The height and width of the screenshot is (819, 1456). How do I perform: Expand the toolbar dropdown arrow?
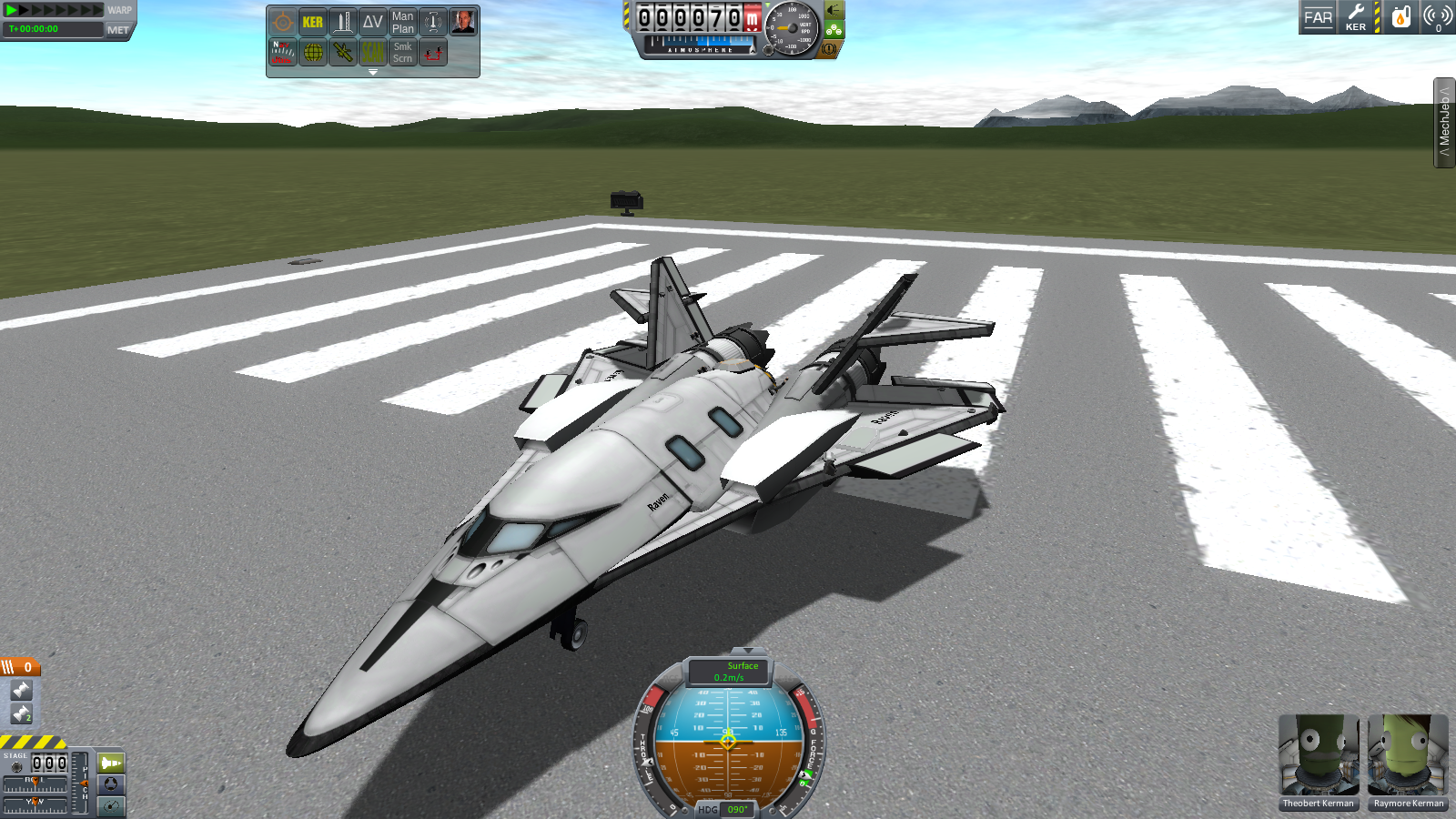pos(372,72)
